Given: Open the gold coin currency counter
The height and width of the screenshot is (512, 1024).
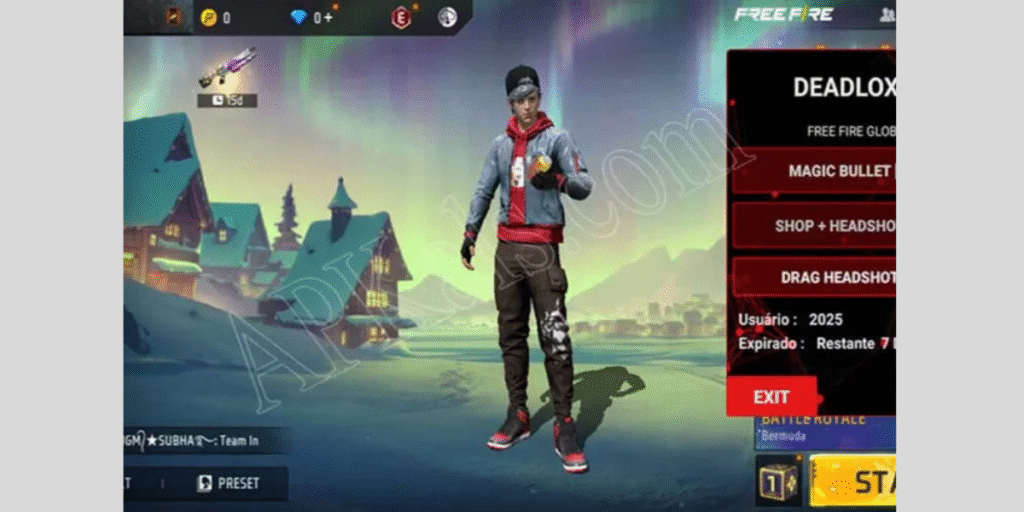Looking at the screenshot, I should [215, 17].
